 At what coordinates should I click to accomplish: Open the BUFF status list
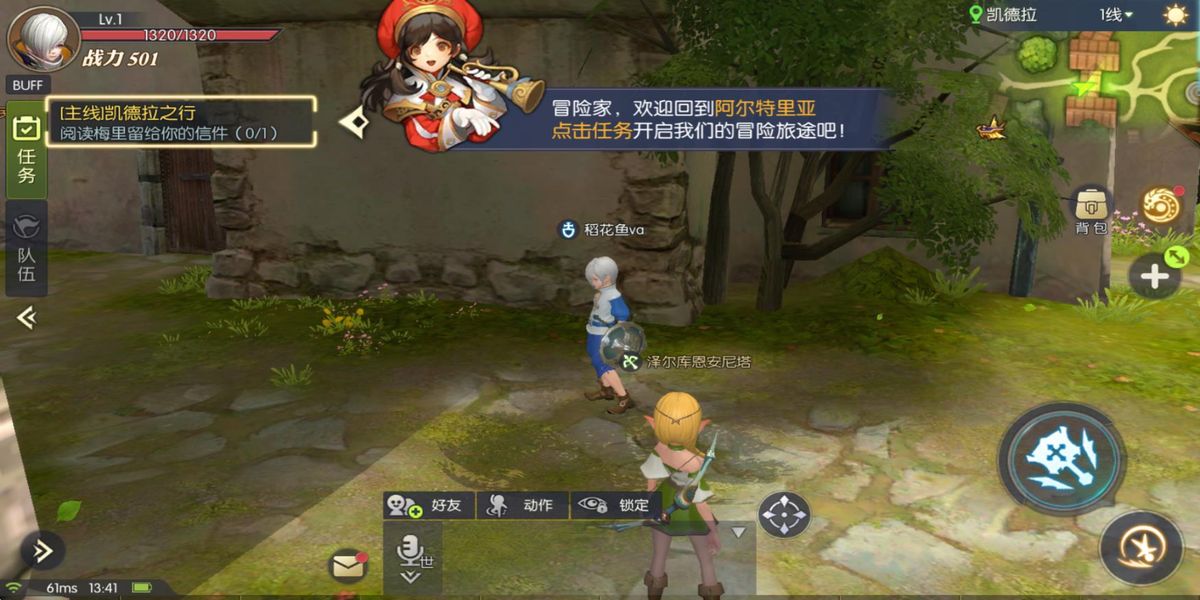pyautogui.click(x=28, y=85)
